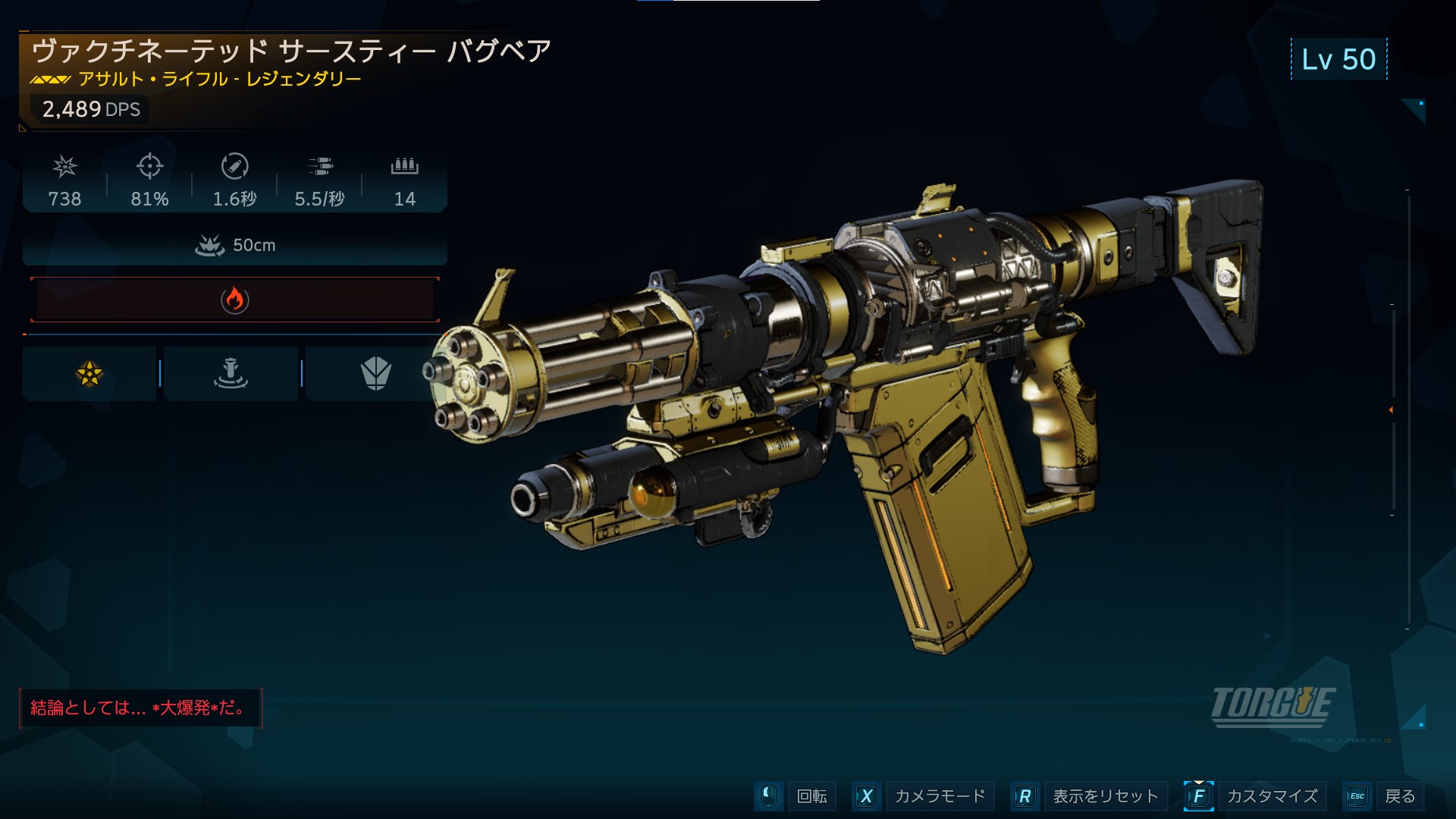The width and height of the screenshot is (1456, 819).
Task: Select the pedestal-shaped weapon perk icon
Action: pyautogui.click(x=231, y=373)
